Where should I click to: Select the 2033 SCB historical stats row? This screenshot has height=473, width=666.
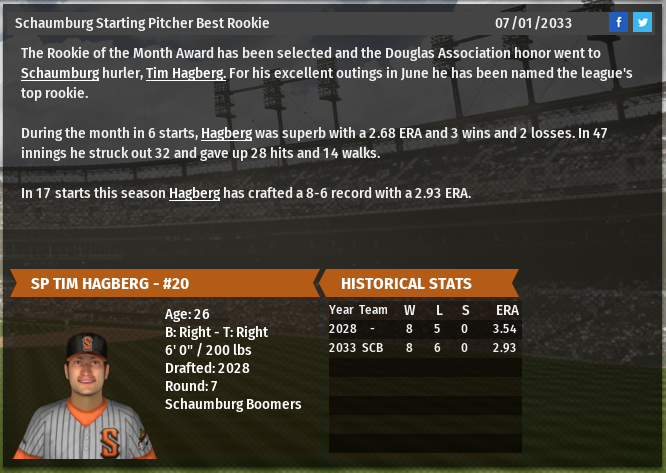[x=424, y=347]
